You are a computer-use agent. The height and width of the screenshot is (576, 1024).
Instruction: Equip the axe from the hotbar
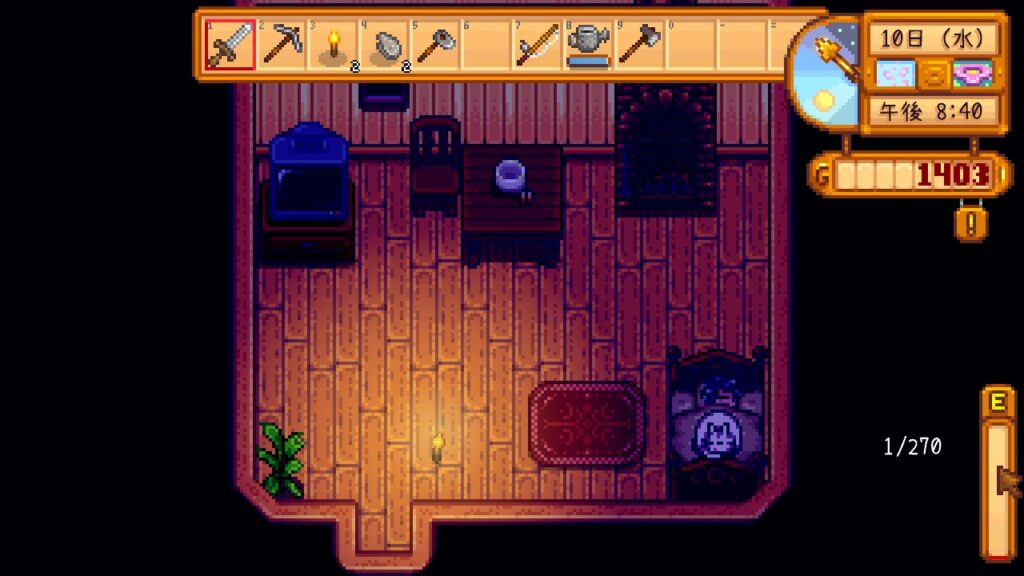coord(639,45)
